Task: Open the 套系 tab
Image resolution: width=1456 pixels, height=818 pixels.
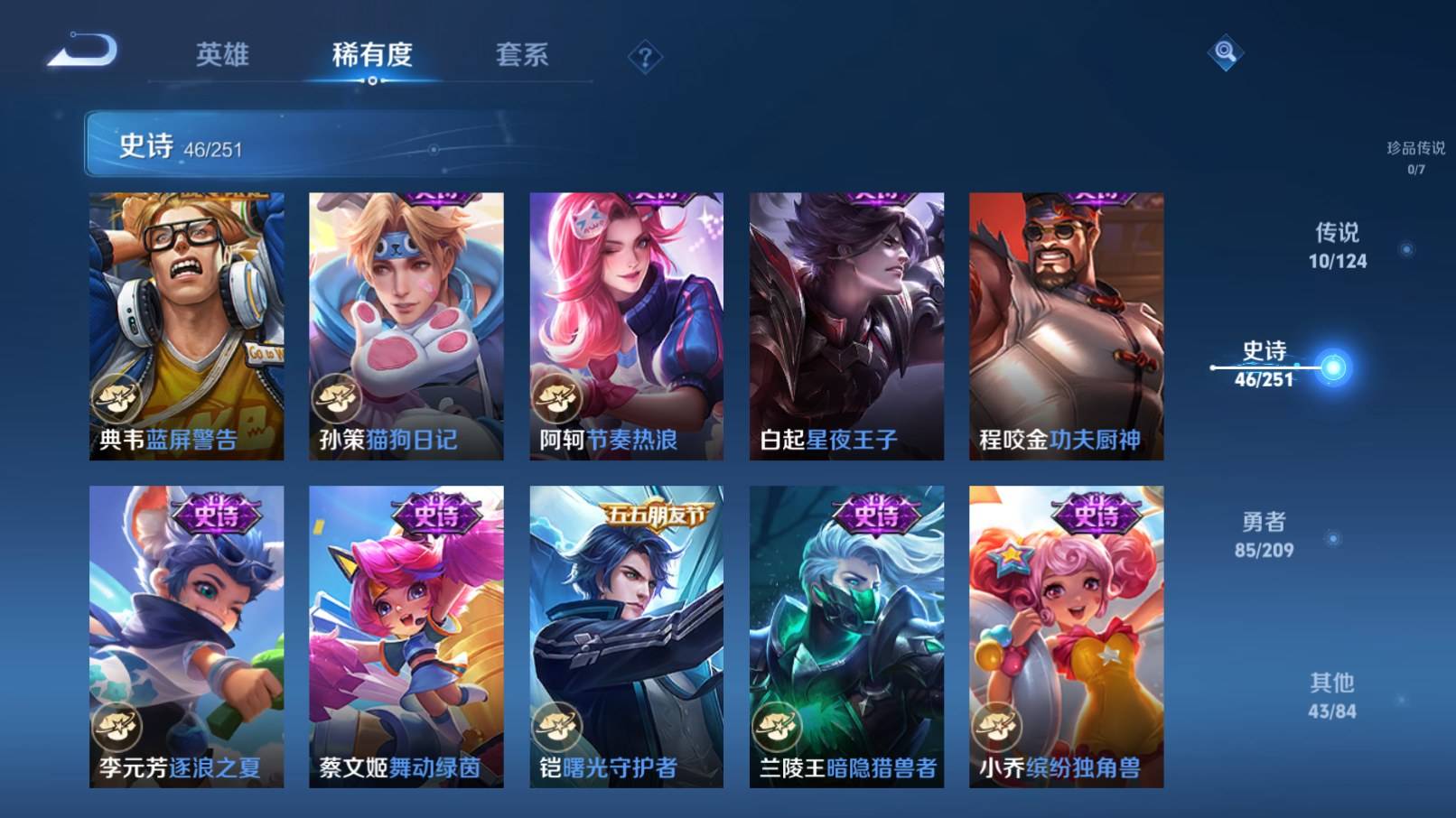Action: [x=521, y=55]
